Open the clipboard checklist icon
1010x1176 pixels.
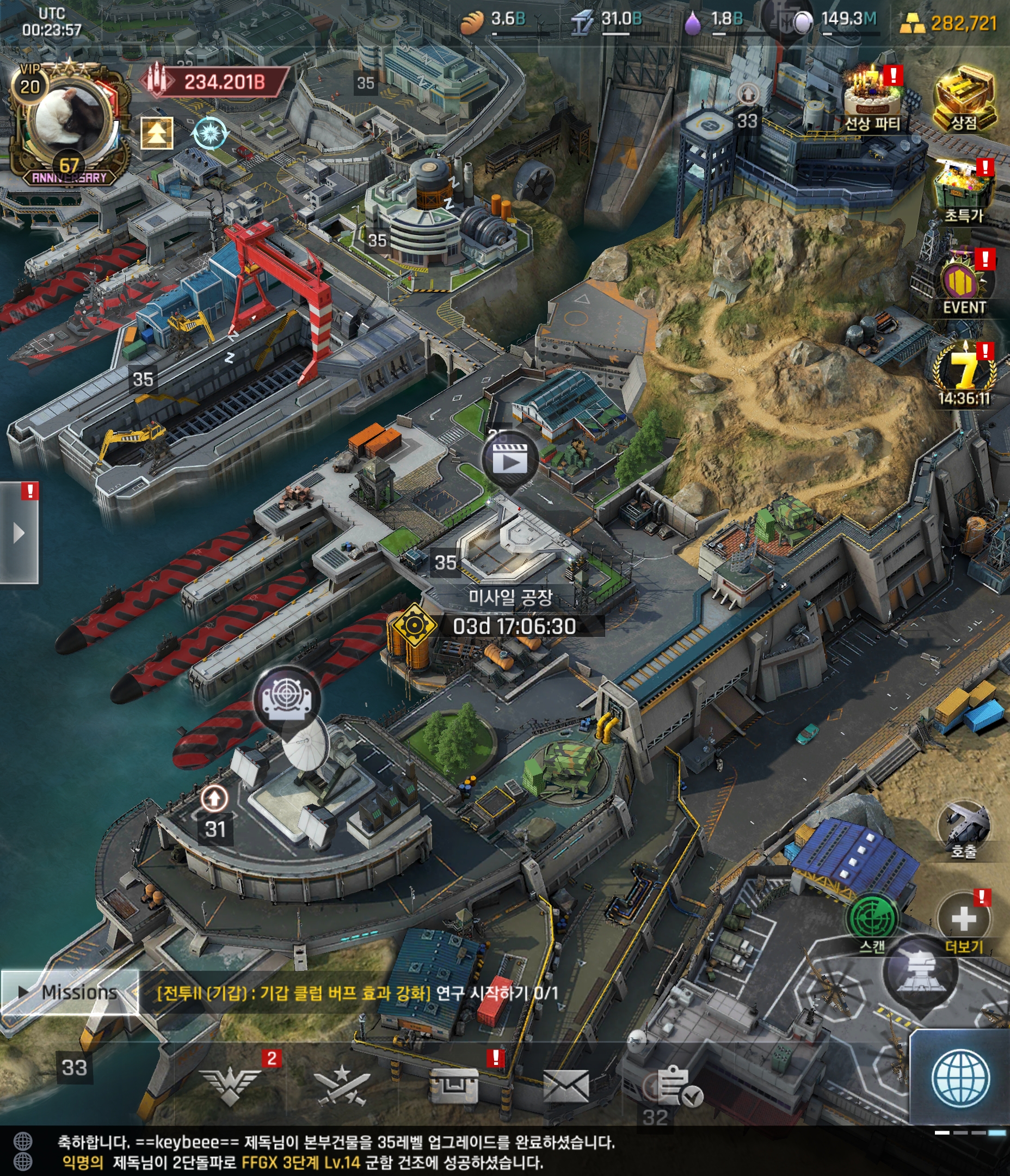tap(679, 1086)
